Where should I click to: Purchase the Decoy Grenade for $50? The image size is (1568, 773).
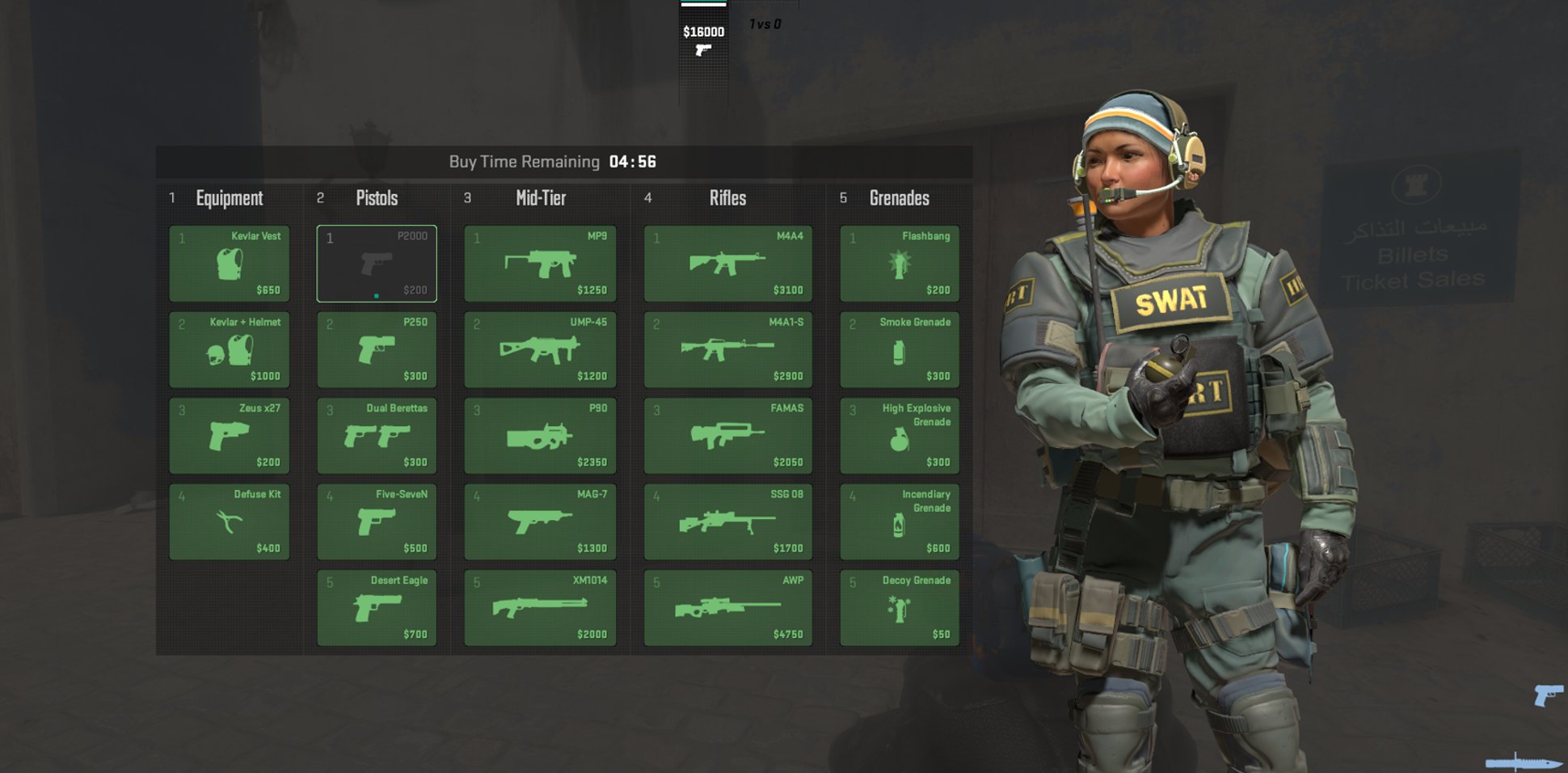pos(898,609)
